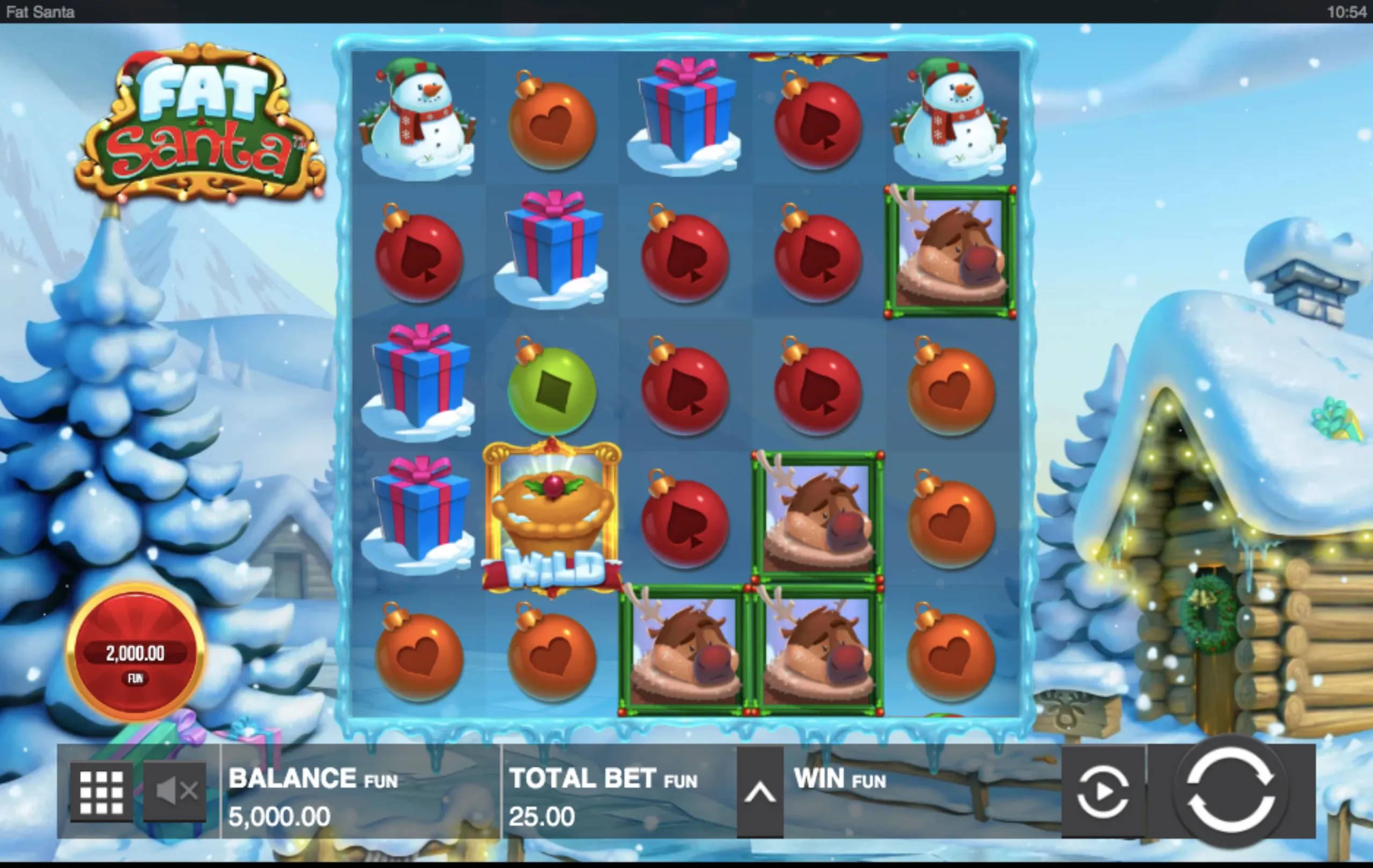Open the grid menu button
Screen dimensions: 1373x868
[x=101, y=792]
